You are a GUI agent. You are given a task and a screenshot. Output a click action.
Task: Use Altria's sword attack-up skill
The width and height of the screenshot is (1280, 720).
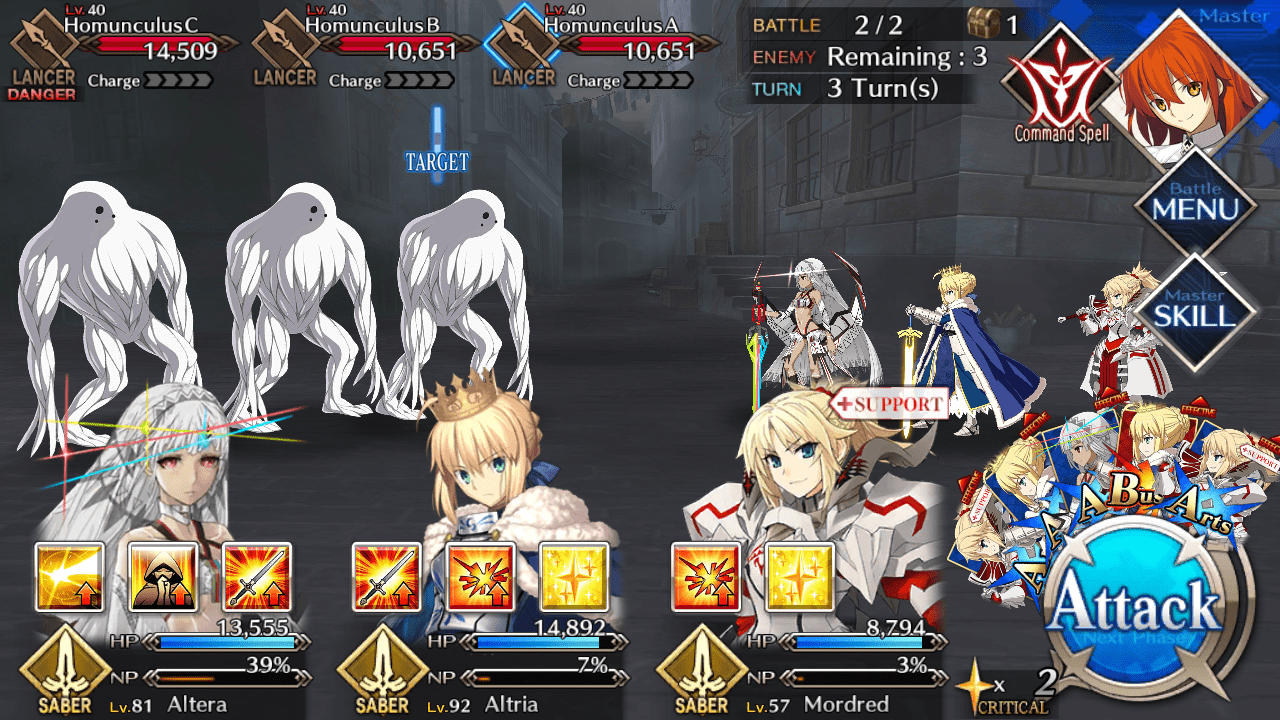tap(387, 577)
